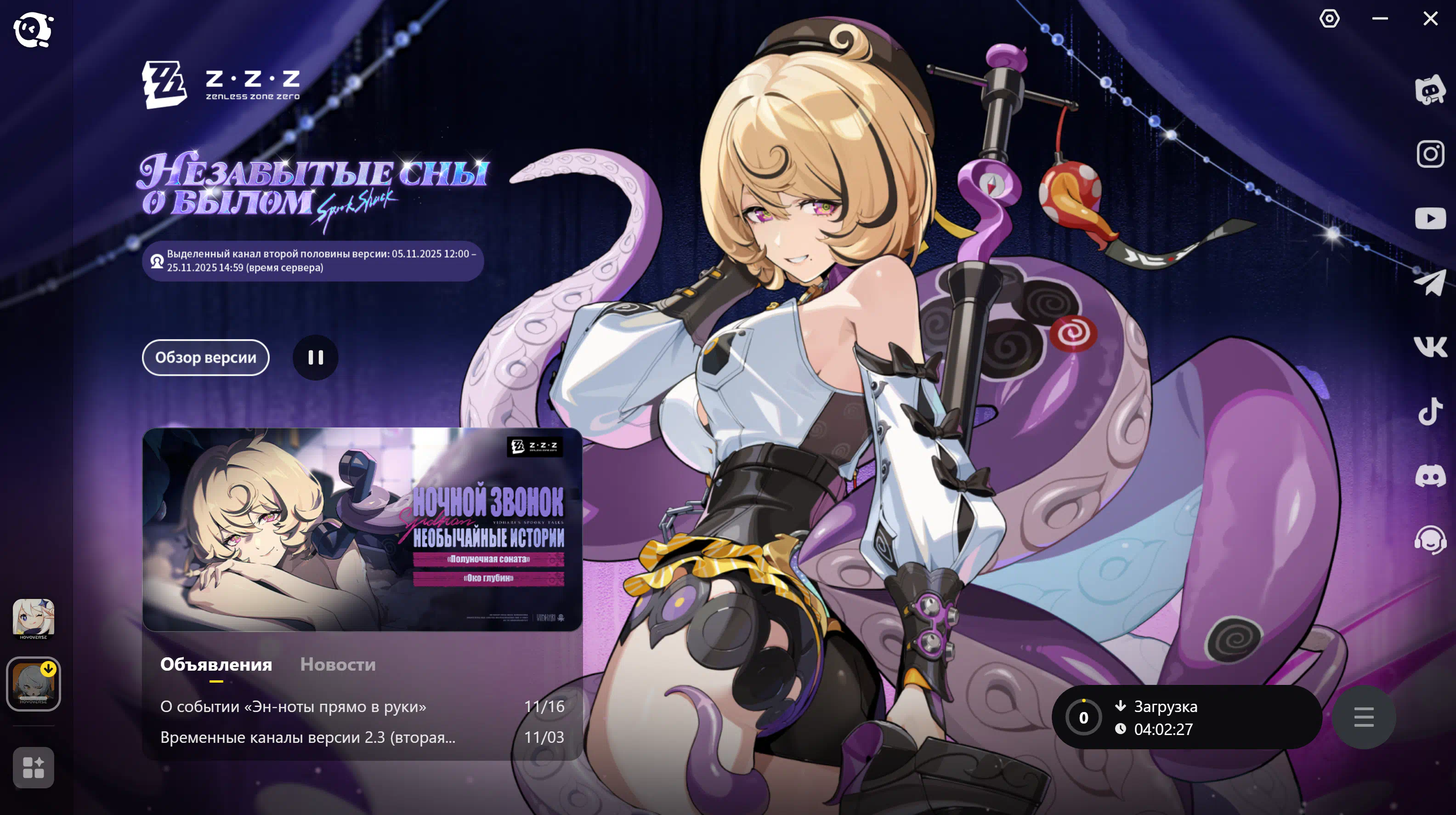The image size is (1456, 815).
Task: Pause the background animation
Action: pyautogui.click(x=315, y=358)
